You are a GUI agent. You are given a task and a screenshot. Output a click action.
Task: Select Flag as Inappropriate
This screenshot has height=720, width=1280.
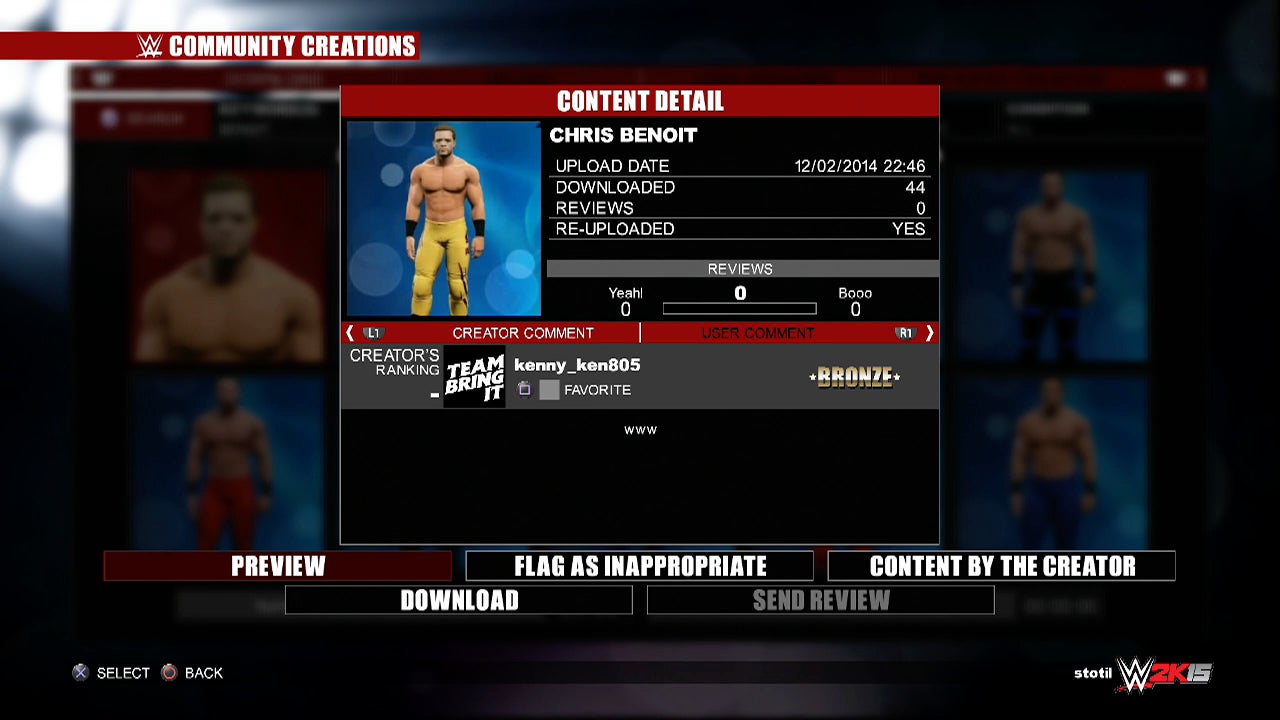click(x=640, y=566)
